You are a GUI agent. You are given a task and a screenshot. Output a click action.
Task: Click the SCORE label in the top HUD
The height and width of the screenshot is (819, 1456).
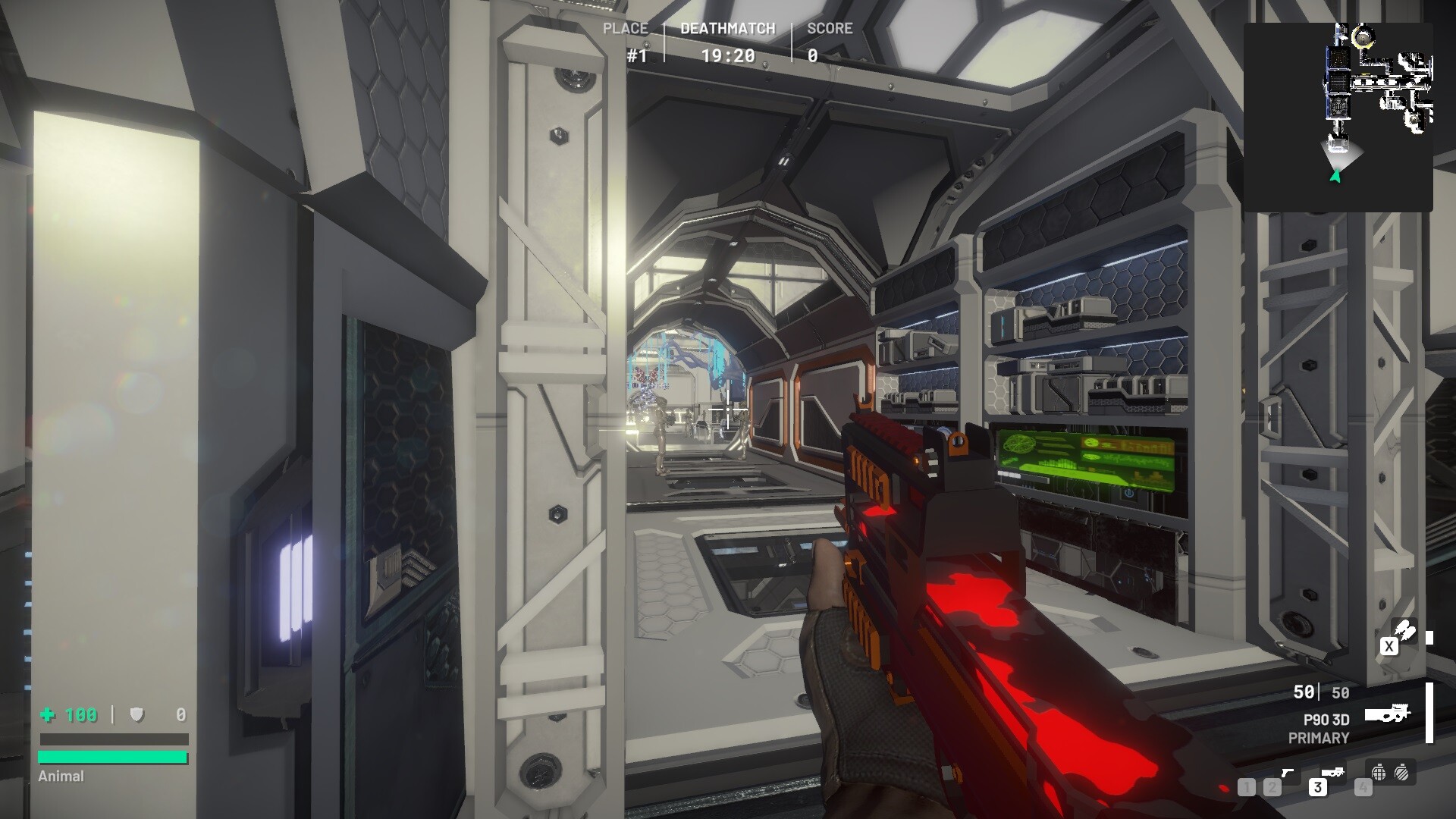click(x=832, y=29)
